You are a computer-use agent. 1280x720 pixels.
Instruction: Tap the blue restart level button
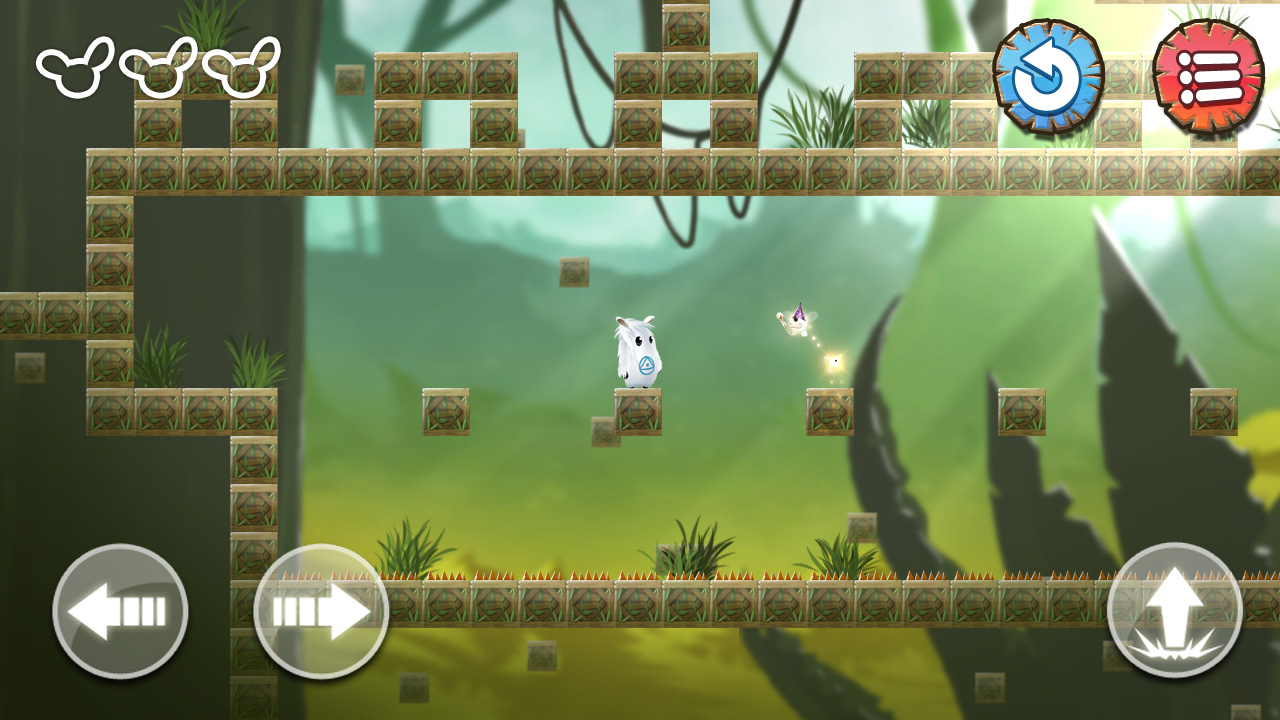[x=1048, y=76]
